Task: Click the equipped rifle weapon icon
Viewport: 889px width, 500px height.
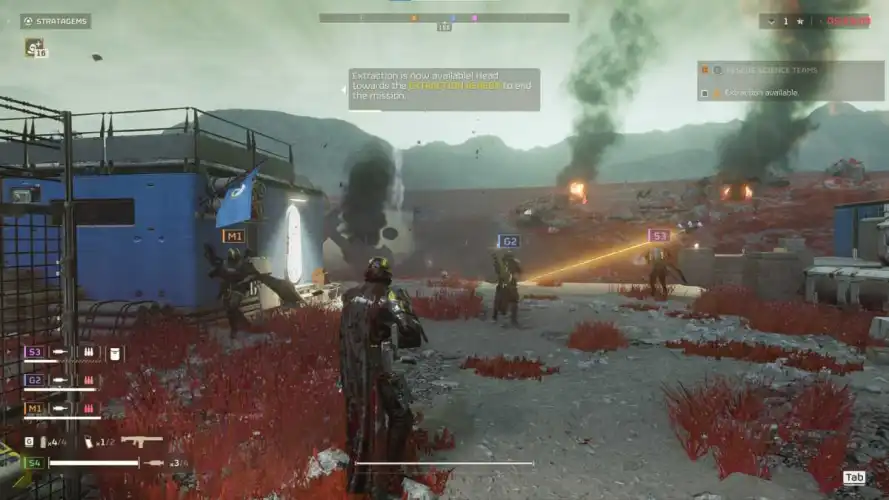Action: pyautogui.click(x=141, y=441)
